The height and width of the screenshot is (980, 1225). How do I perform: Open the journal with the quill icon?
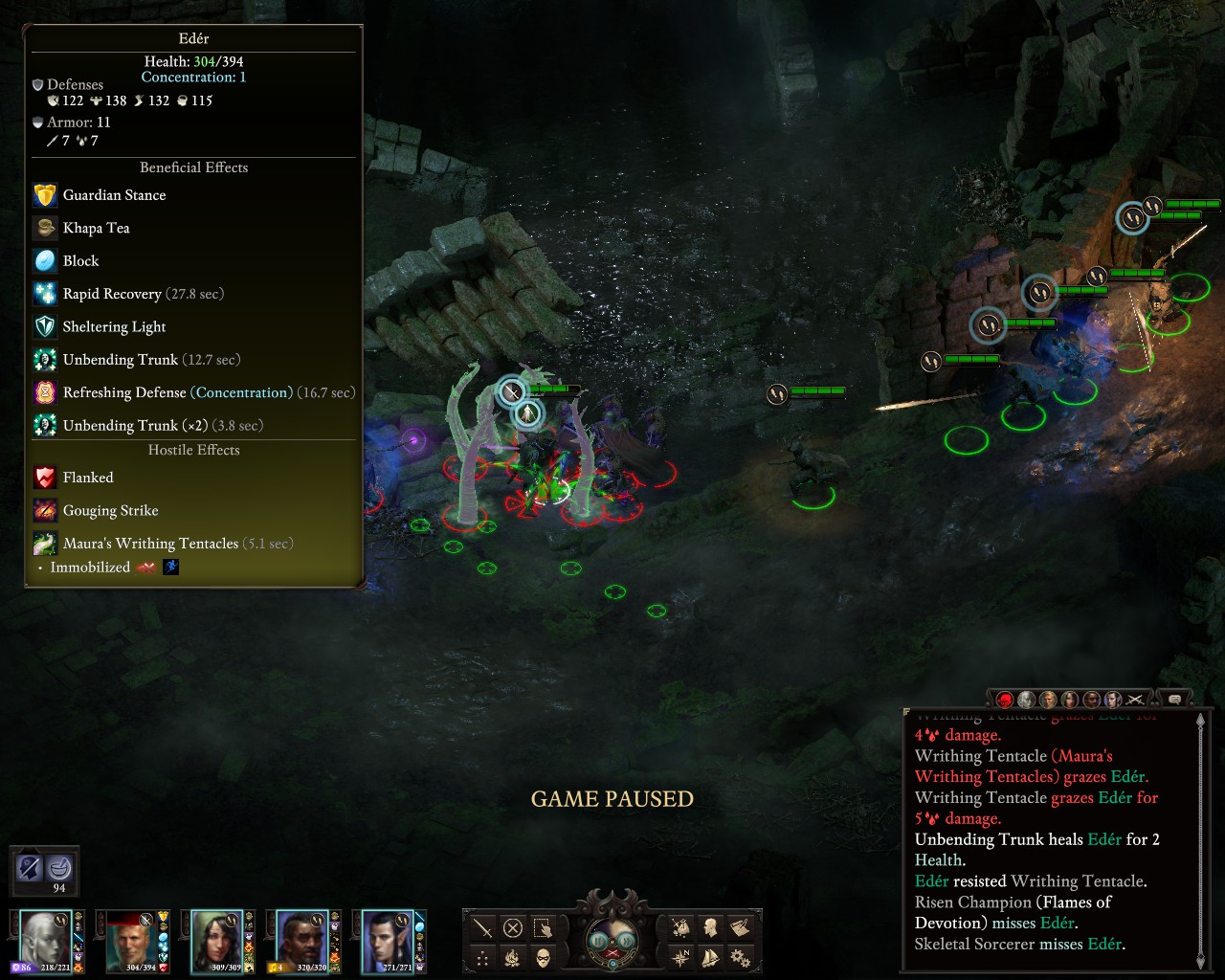740,927
